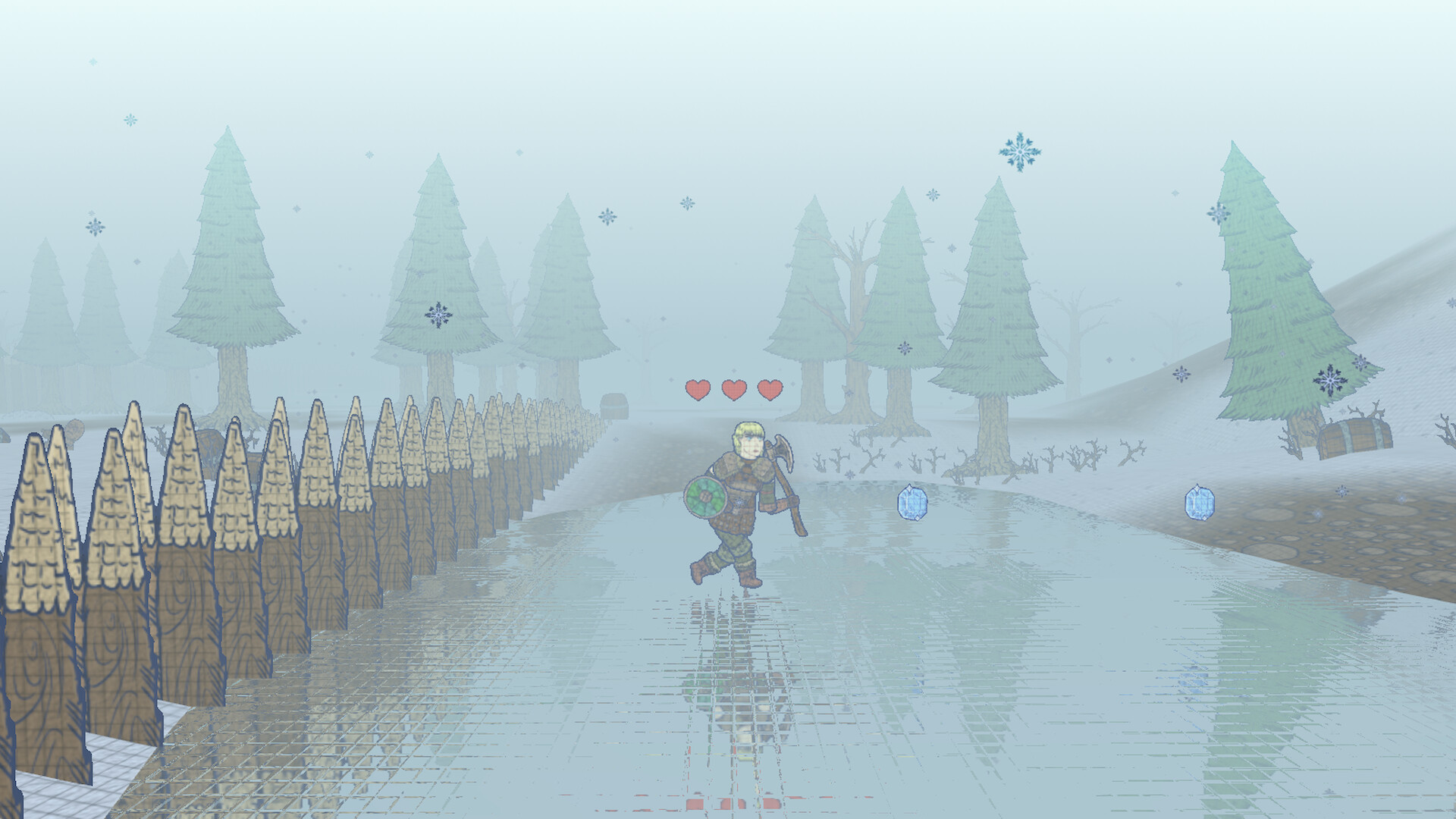Select the large snowflake in the sky
The width and height of the screenshot is (1456, 819).
tap(1020, 152)
